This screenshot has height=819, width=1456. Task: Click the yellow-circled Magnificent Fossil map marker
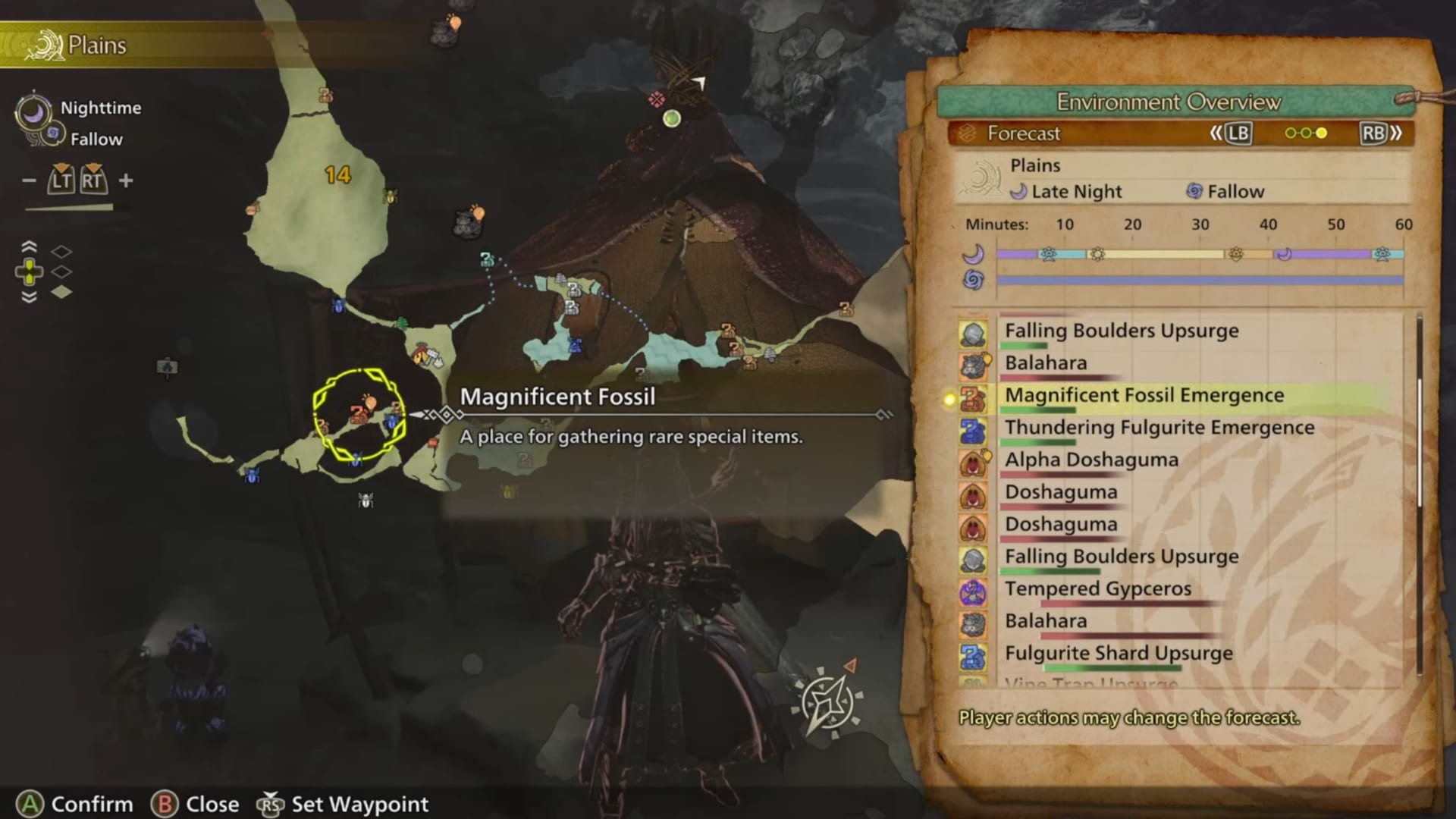click(x=359, y=414)
